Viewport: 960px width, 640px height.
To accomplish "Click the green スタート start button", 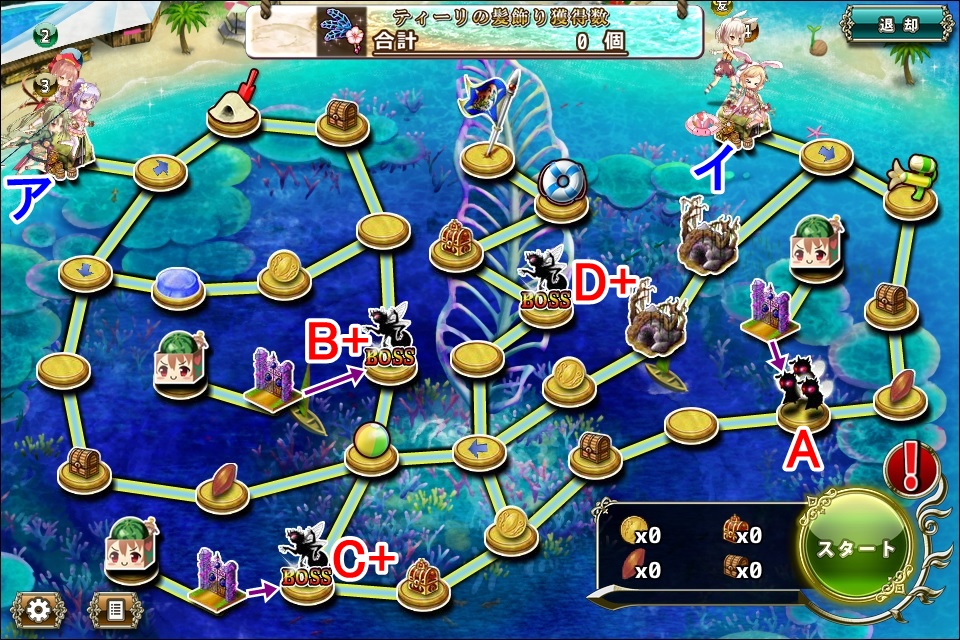I will click(857, 549).
